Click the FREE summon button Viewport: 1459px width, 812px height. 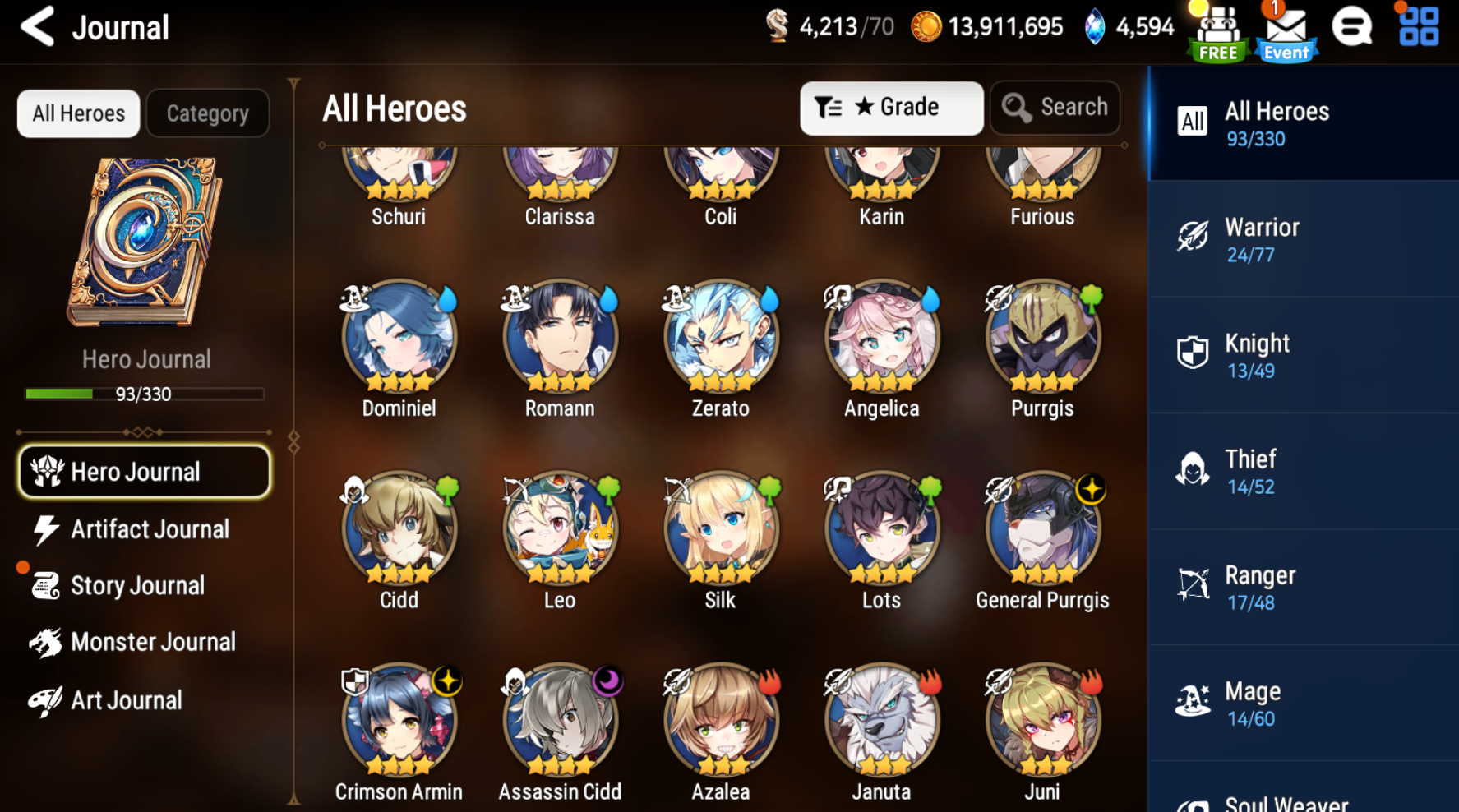[x=1217, y=30]
